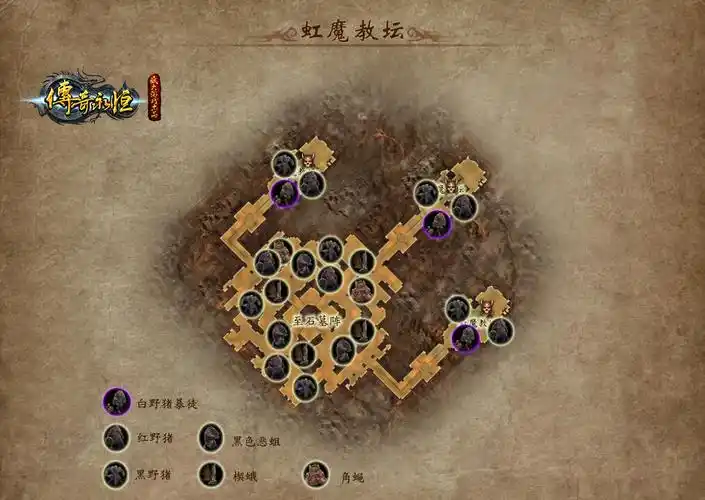Image resolution: width=705 pixels, height=500 pixels.
Task: Choose the 红野猪 legend icon
Action: tap(117, 438)
